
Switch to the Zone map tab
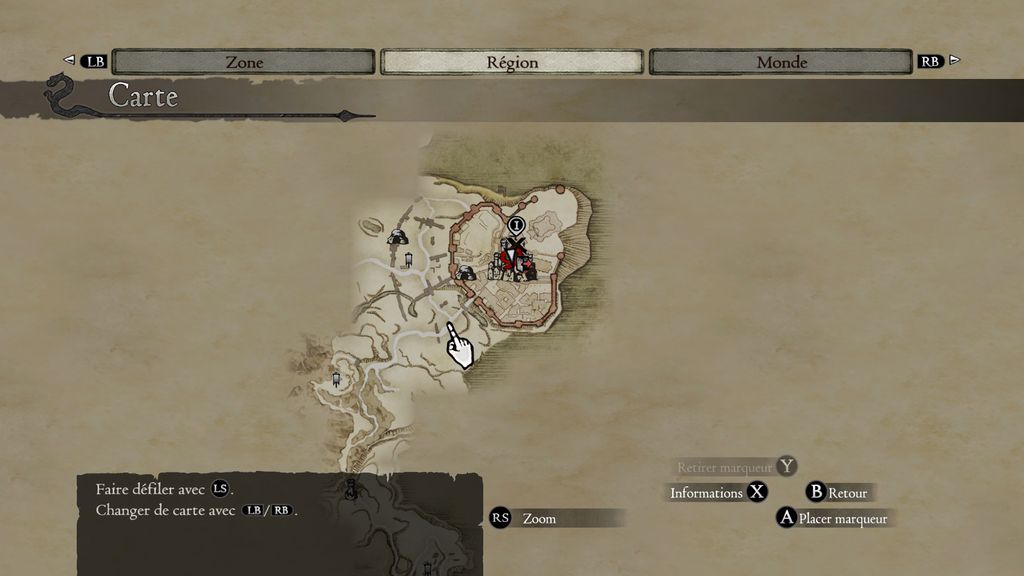pos(244,62)
